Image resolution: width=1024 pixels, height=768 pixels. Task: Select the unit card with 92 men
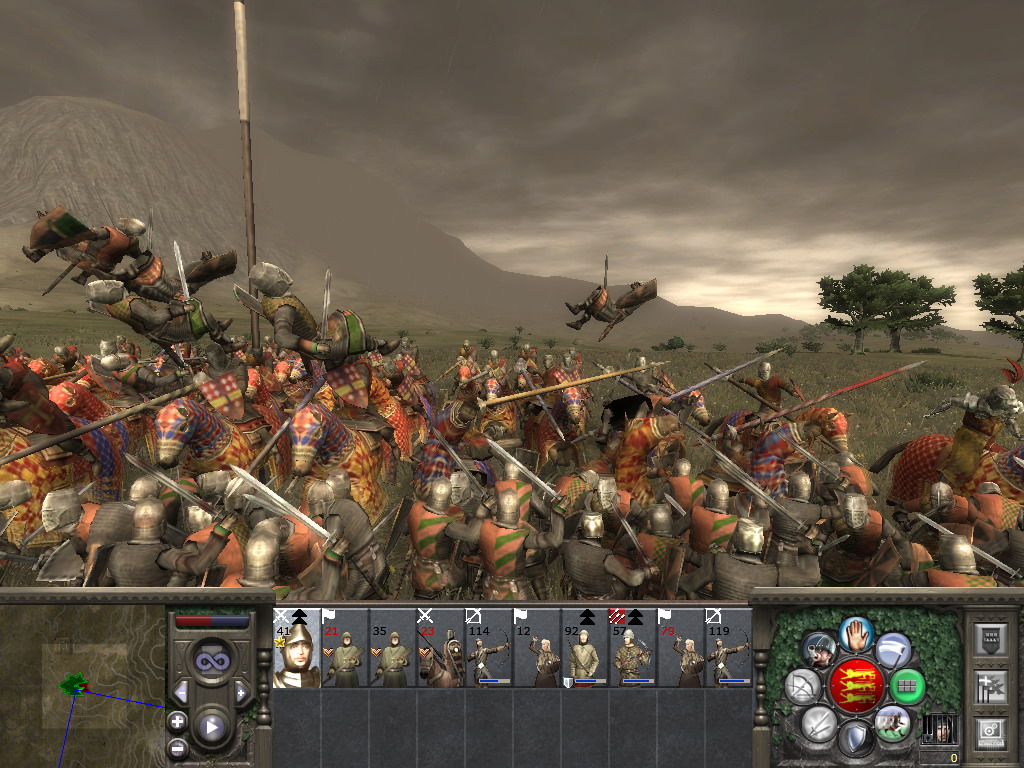click(x=584, y=648)
